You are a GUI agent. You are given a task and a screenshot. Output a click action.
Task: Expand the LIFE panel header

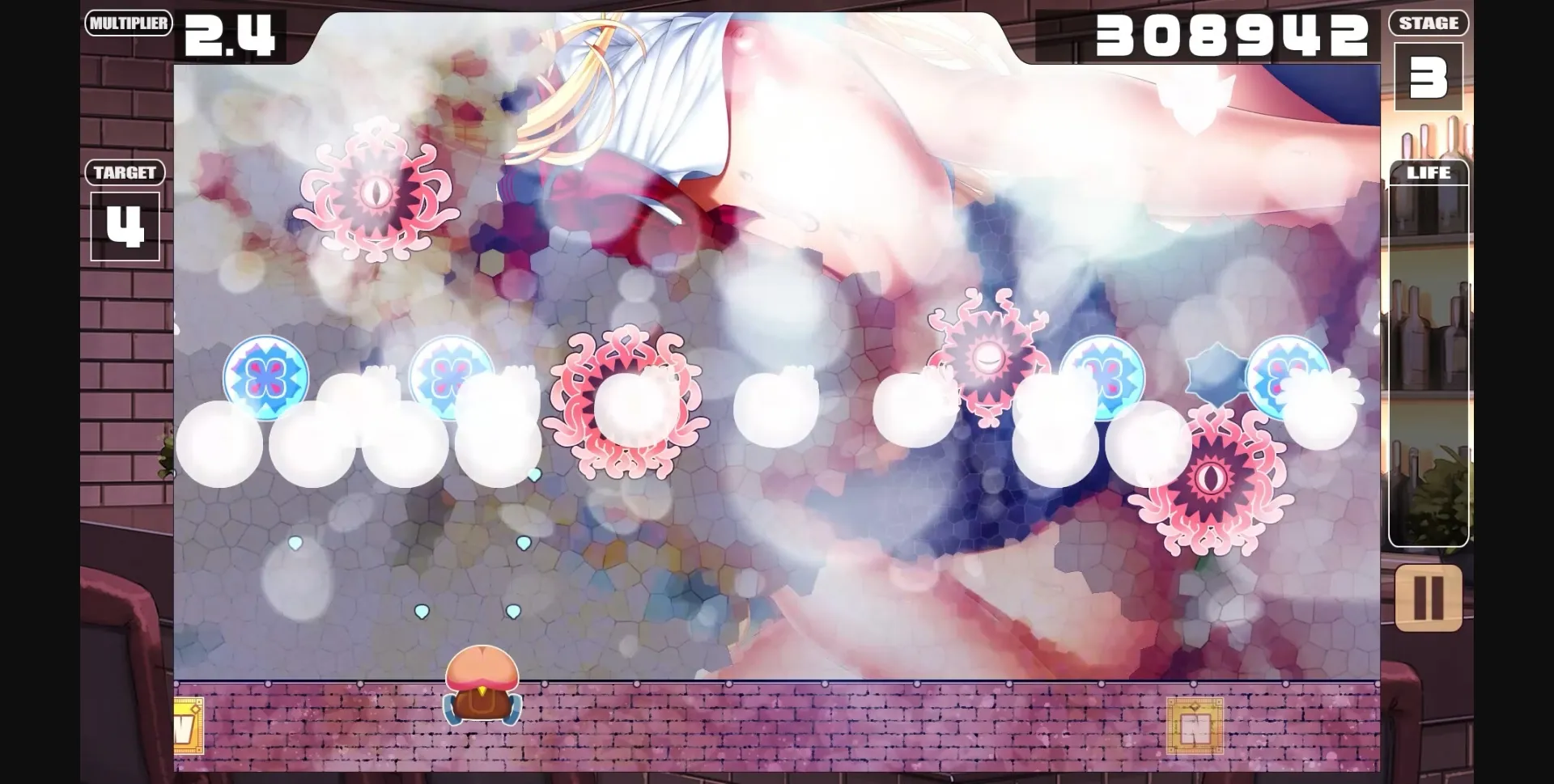pyautogui.click(x=1429, y=172)
